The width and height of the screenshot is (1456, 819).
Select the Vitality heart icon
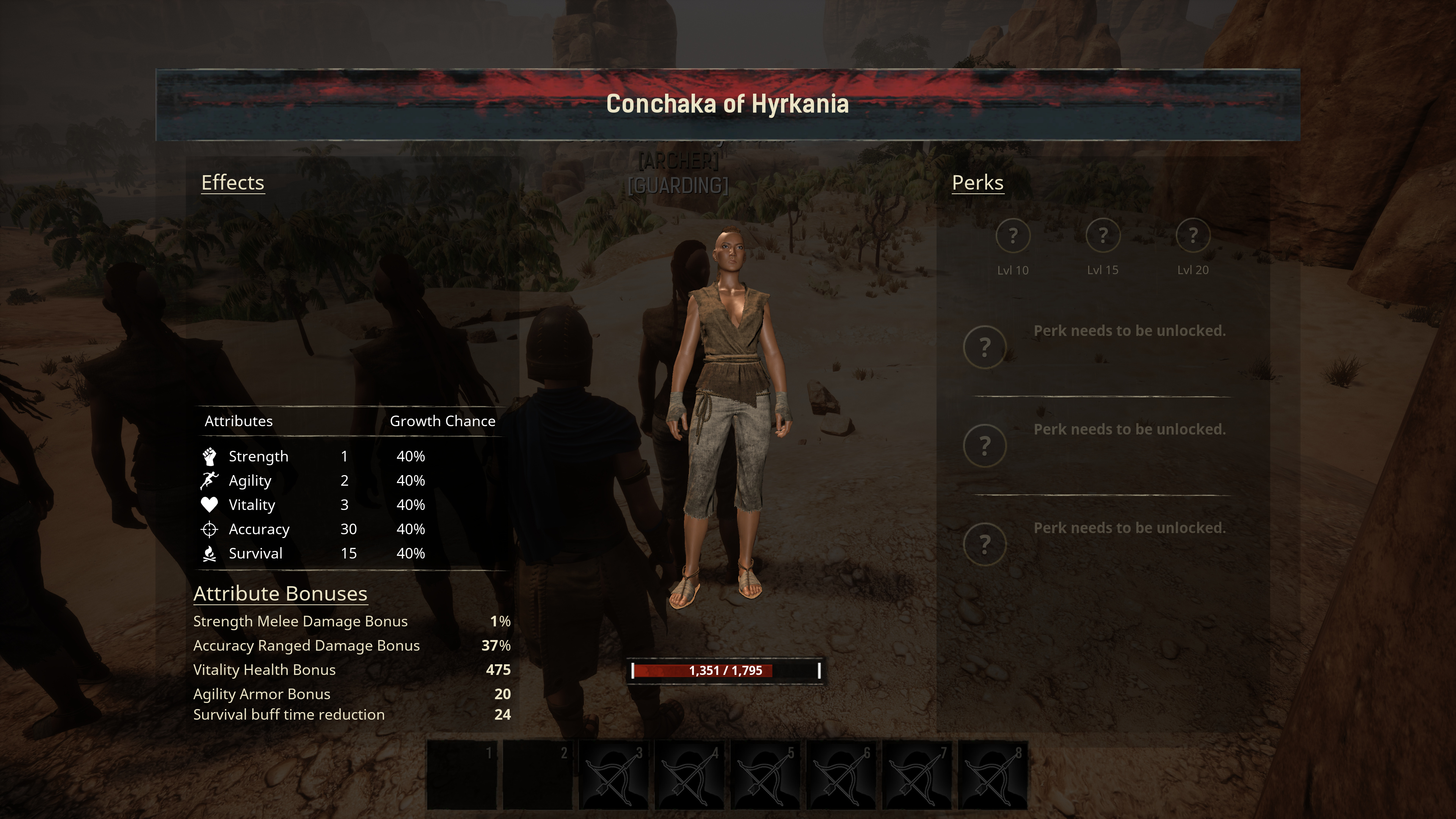click(209, 505)
